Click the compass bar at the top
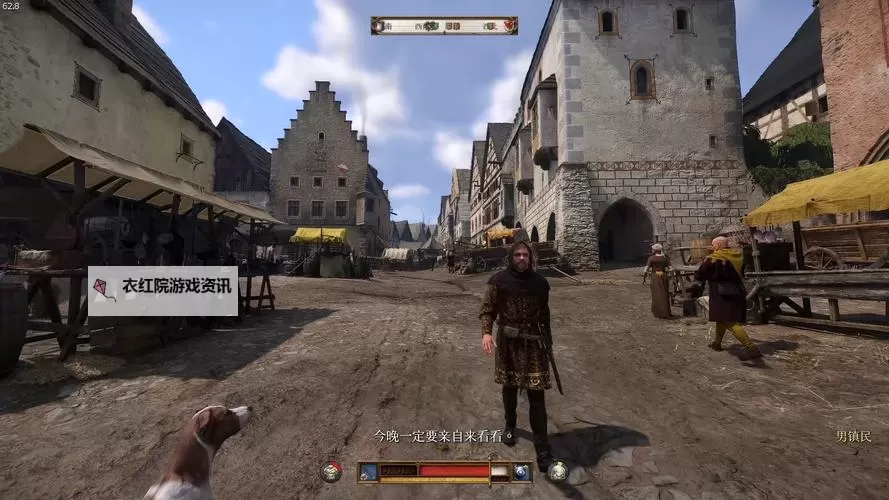The width and height of the screenshot is (889, 500). (x=444, y=25)
